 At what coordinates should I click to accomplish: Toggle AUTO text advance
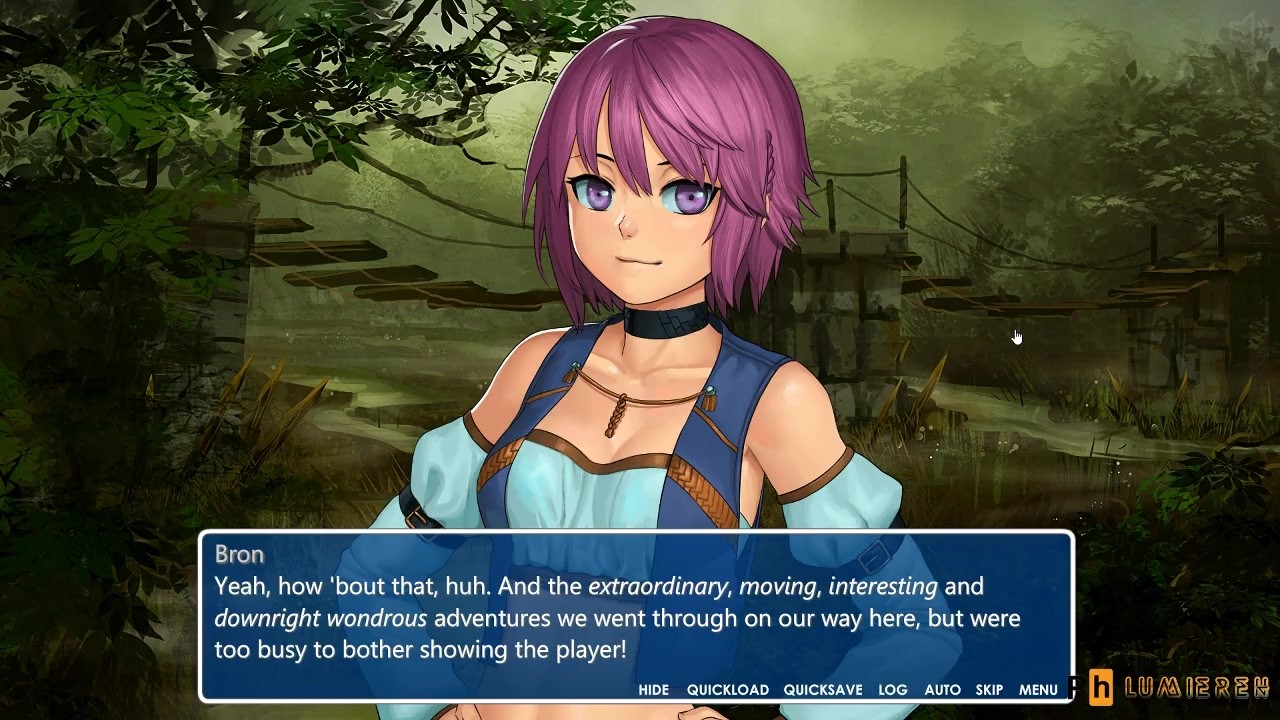[942, 689]
